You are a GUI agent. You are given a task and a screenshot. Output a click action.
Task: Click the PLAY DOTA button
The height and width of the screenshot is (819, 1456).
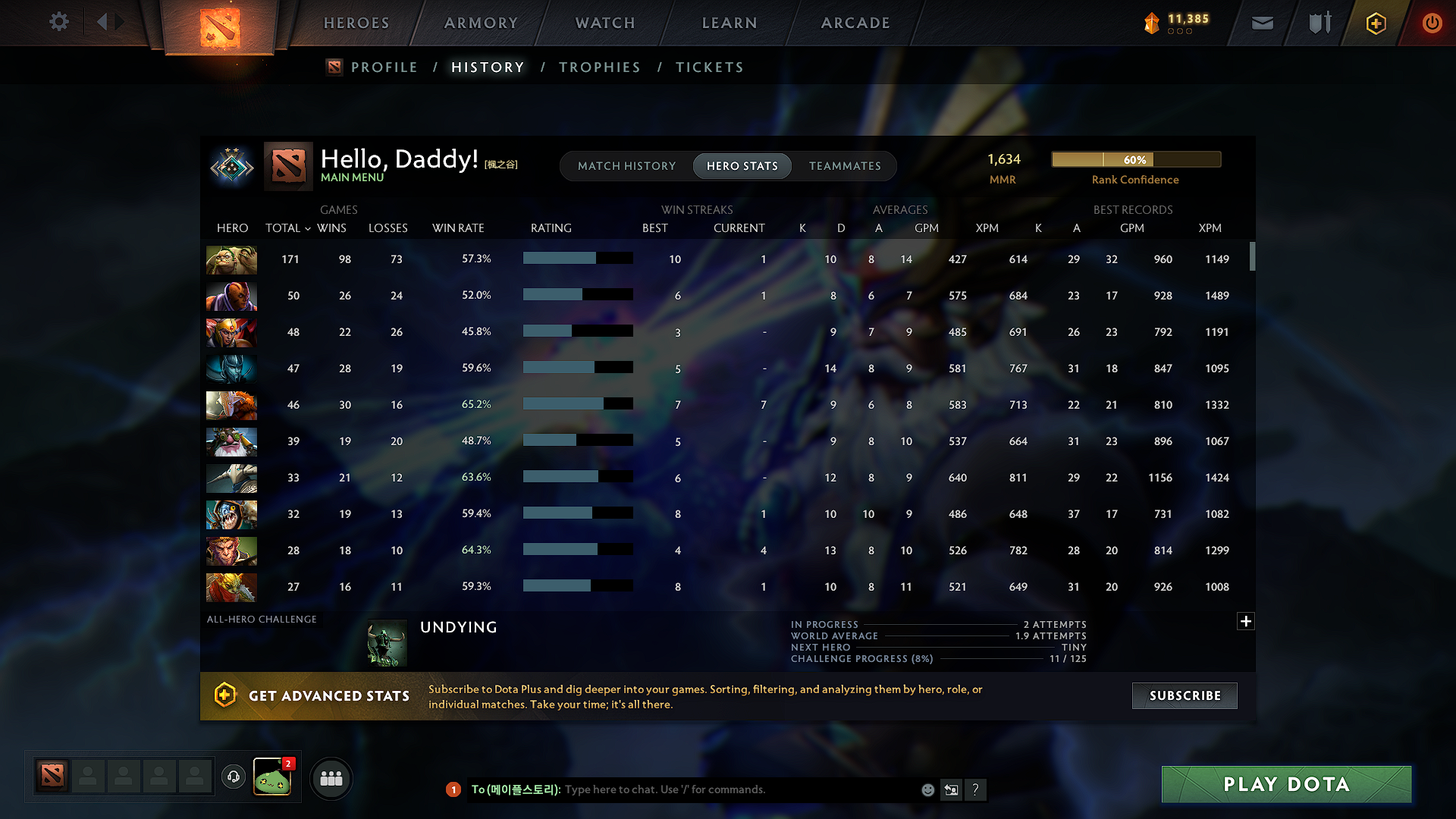coord(1285,784)
